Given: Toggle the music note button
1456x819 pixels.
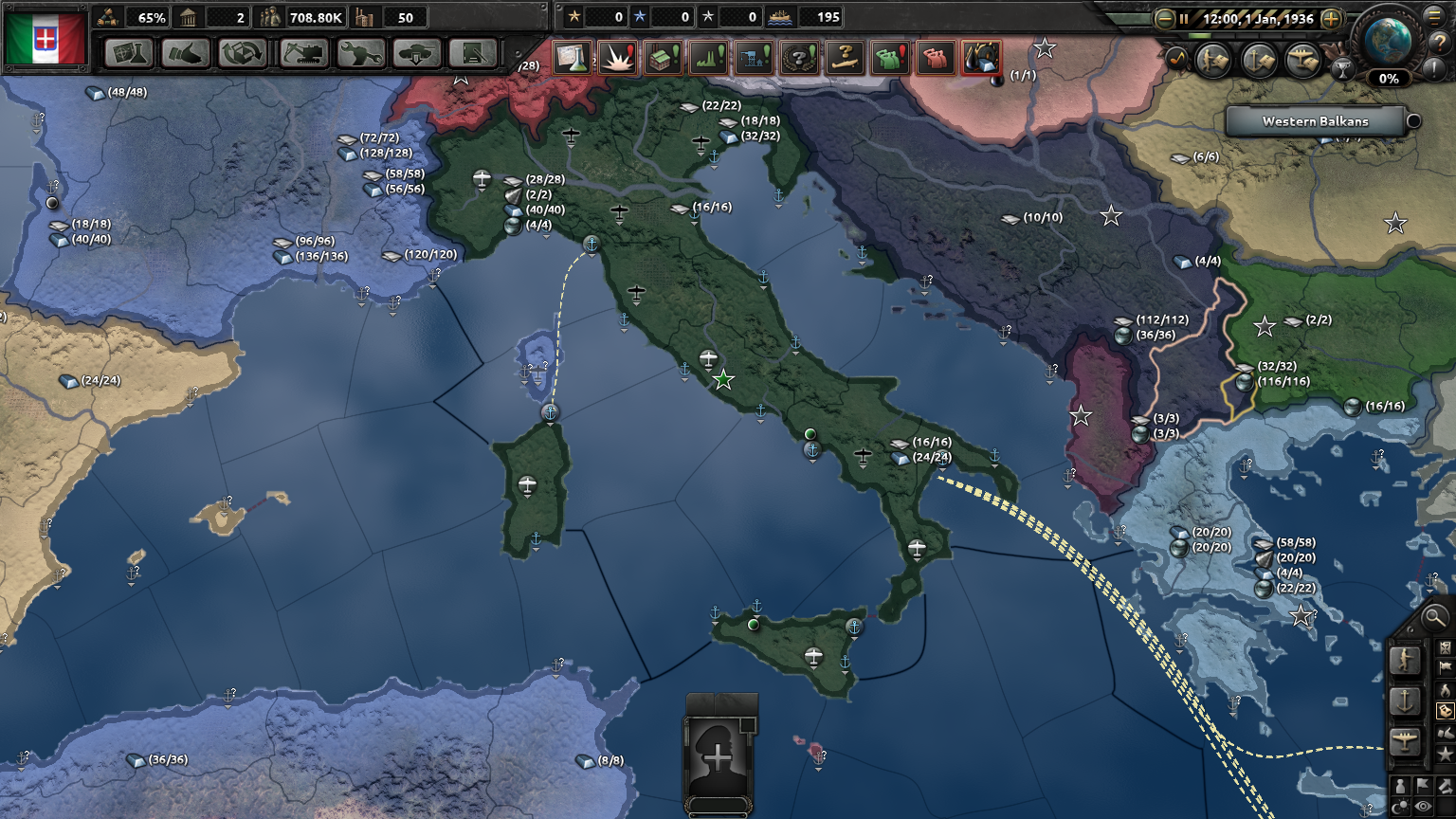Looking at the screenshot, I should pos(1175,60).
